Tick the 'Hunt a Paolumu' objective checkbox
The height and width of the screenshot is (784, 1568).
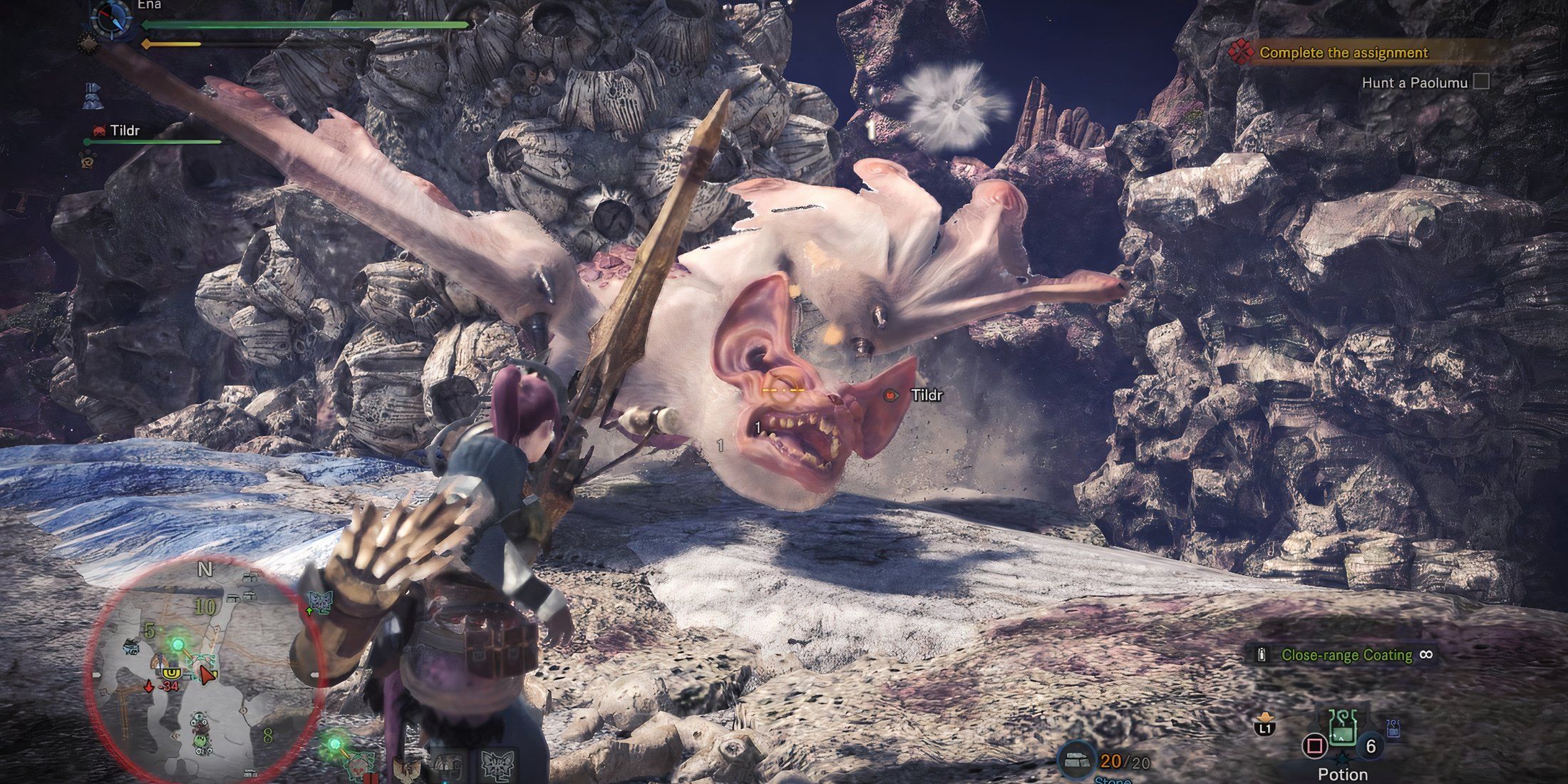[1482, 82]
